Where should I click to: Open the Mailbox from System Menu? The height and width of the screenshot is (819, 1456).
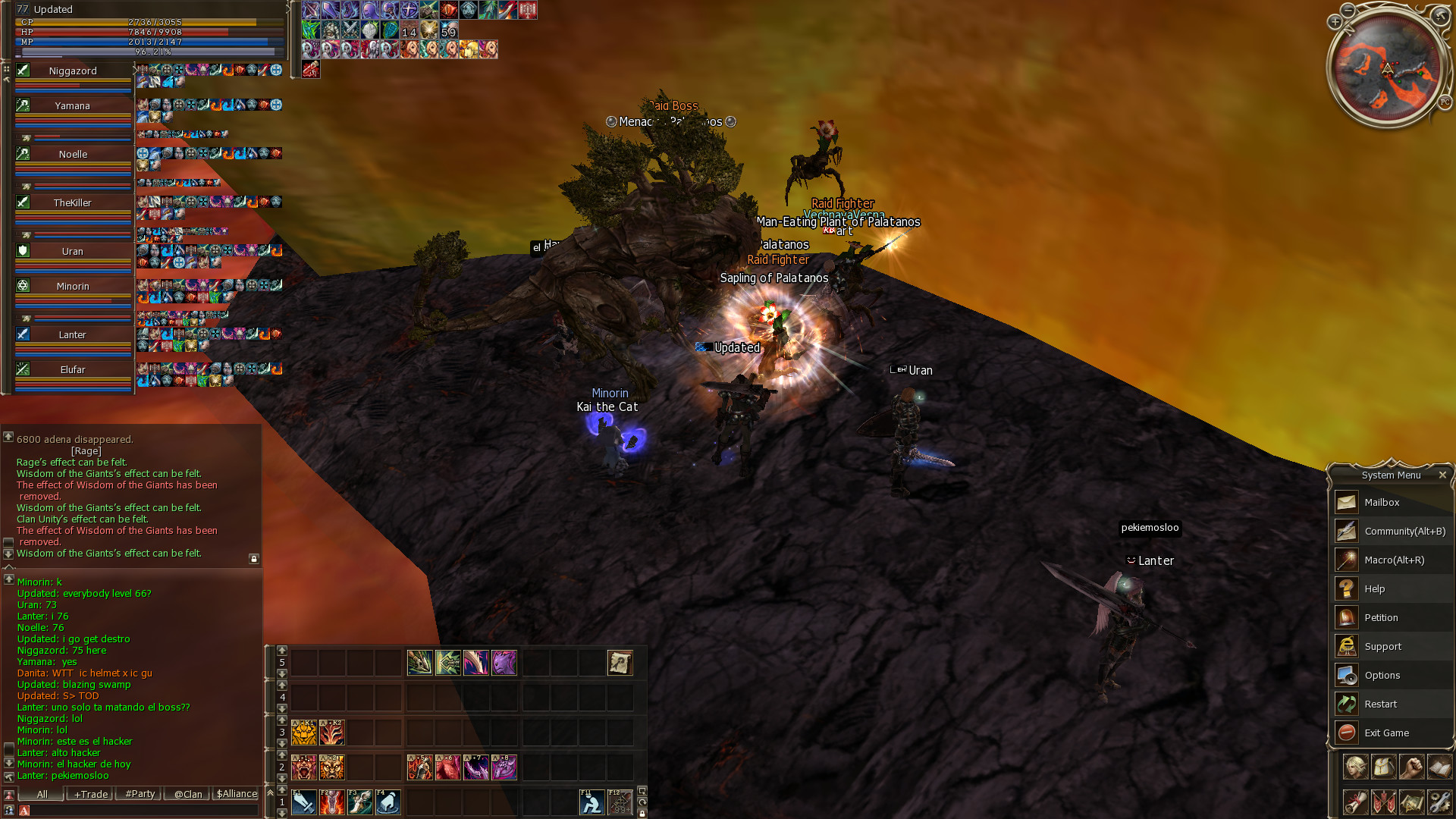(1382, 502)
